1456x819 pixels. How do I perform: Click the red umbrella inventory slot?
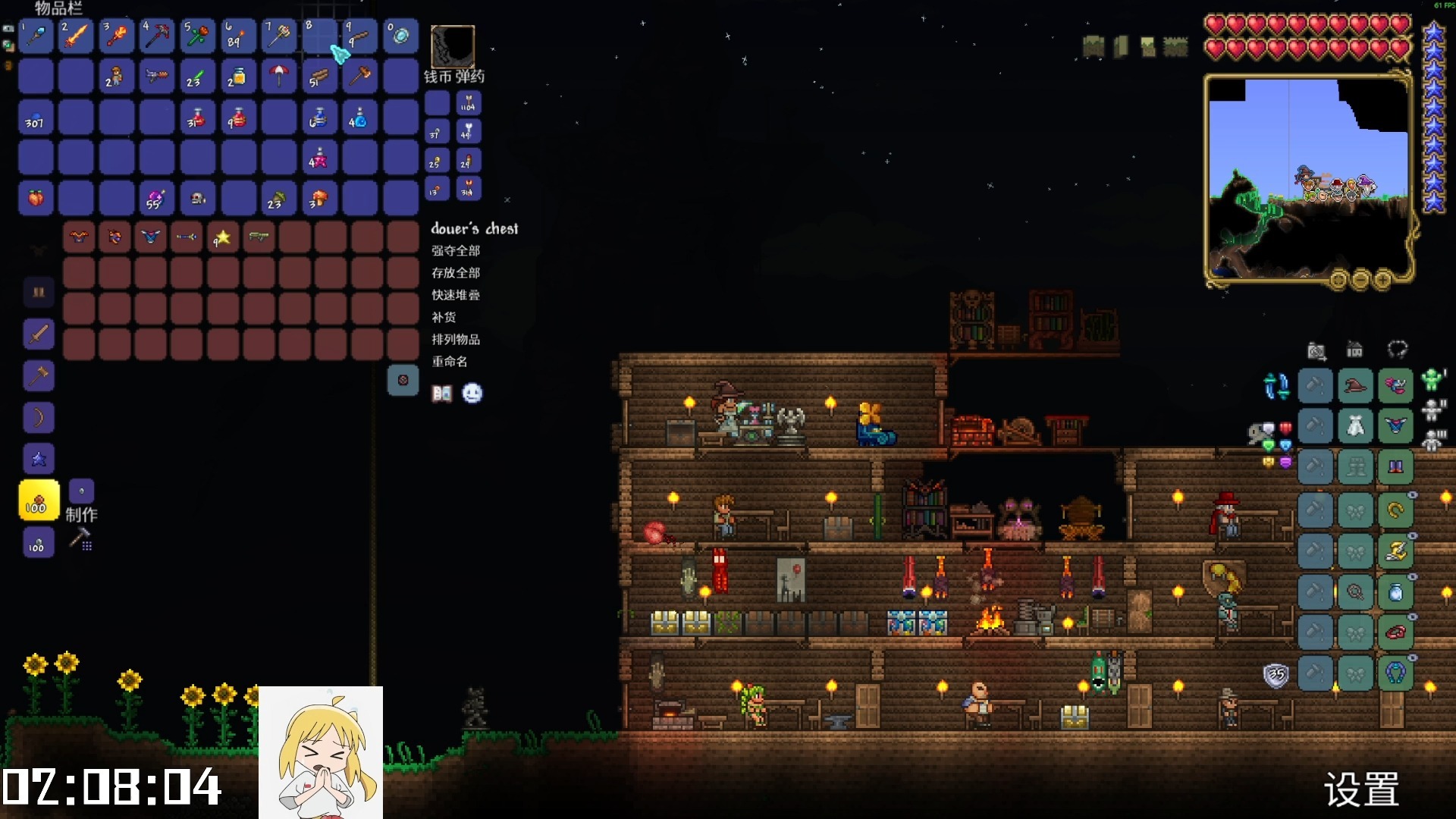pyautogui.click(x=279, y=77)
